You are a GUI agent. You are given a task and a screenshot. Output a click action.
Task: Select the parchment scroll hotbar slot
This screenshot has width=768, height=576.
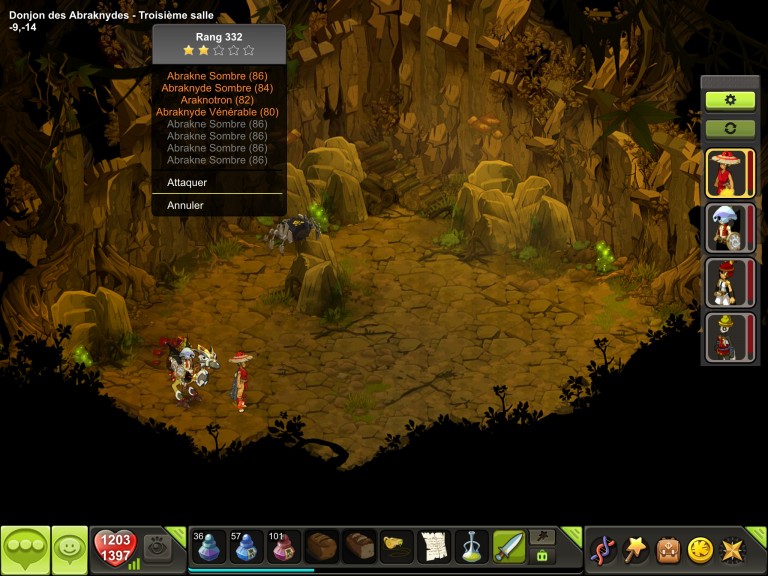[434, 547]
